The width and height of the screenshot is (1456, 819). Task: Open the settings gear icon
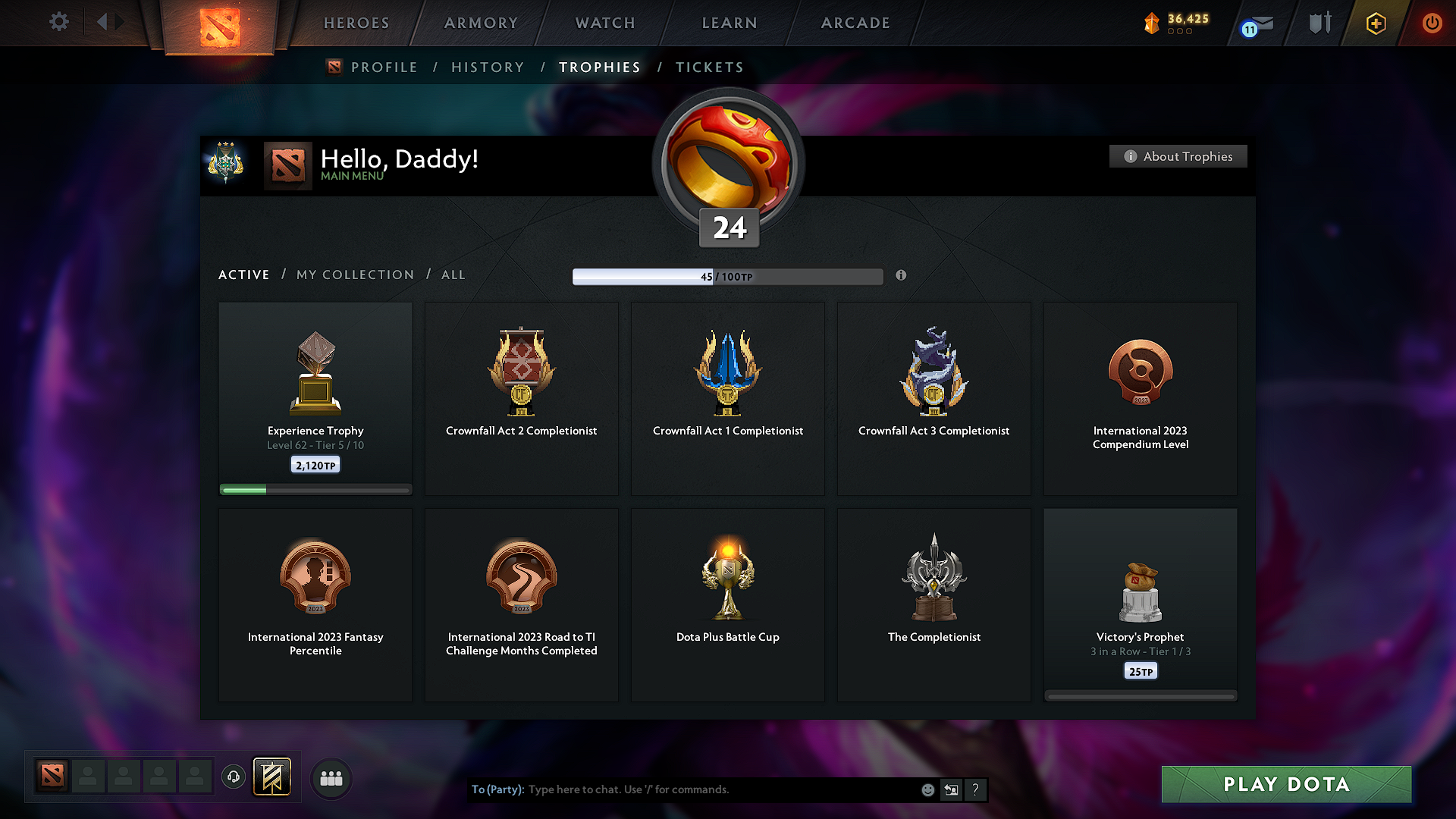tap(59, 22)
